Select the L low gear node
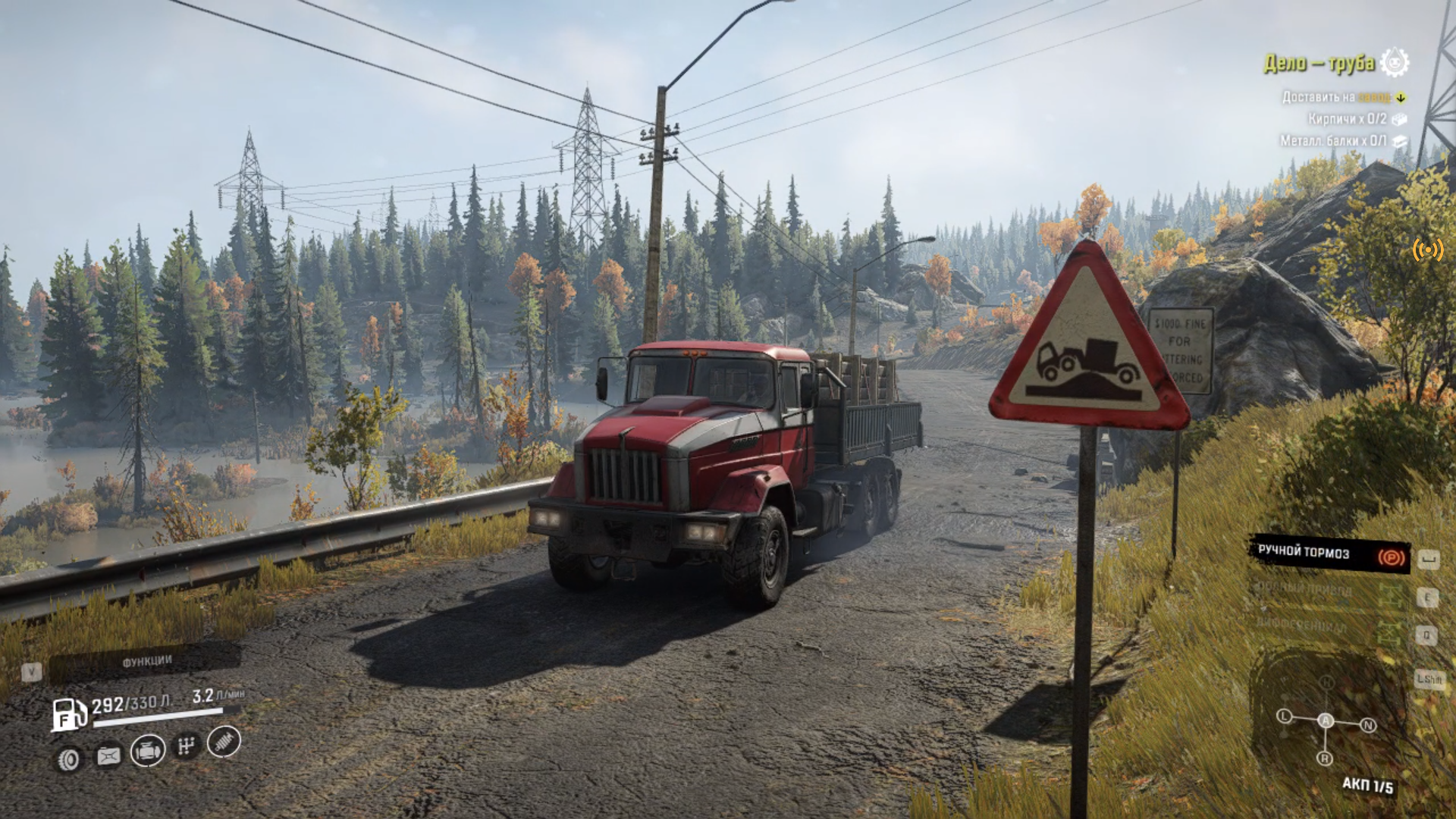This screenshot has width=1456, height=819. (x=1284, y=716)
